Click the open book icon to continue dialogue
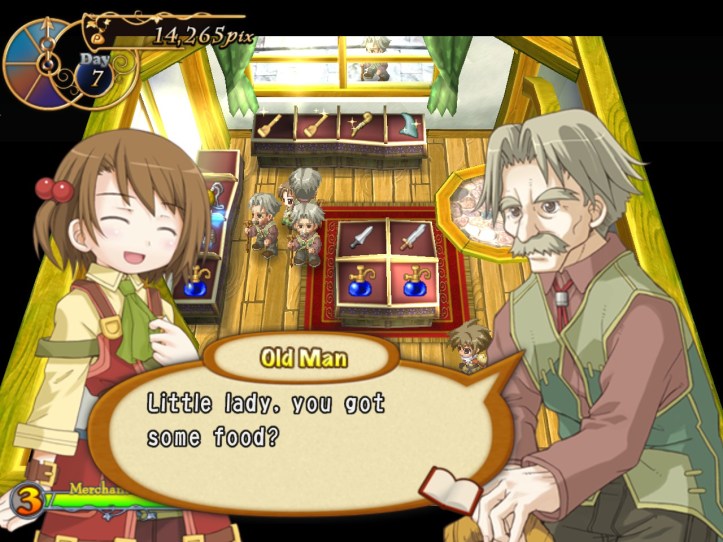The image size is (723, 542). click(x=441, y=486)
